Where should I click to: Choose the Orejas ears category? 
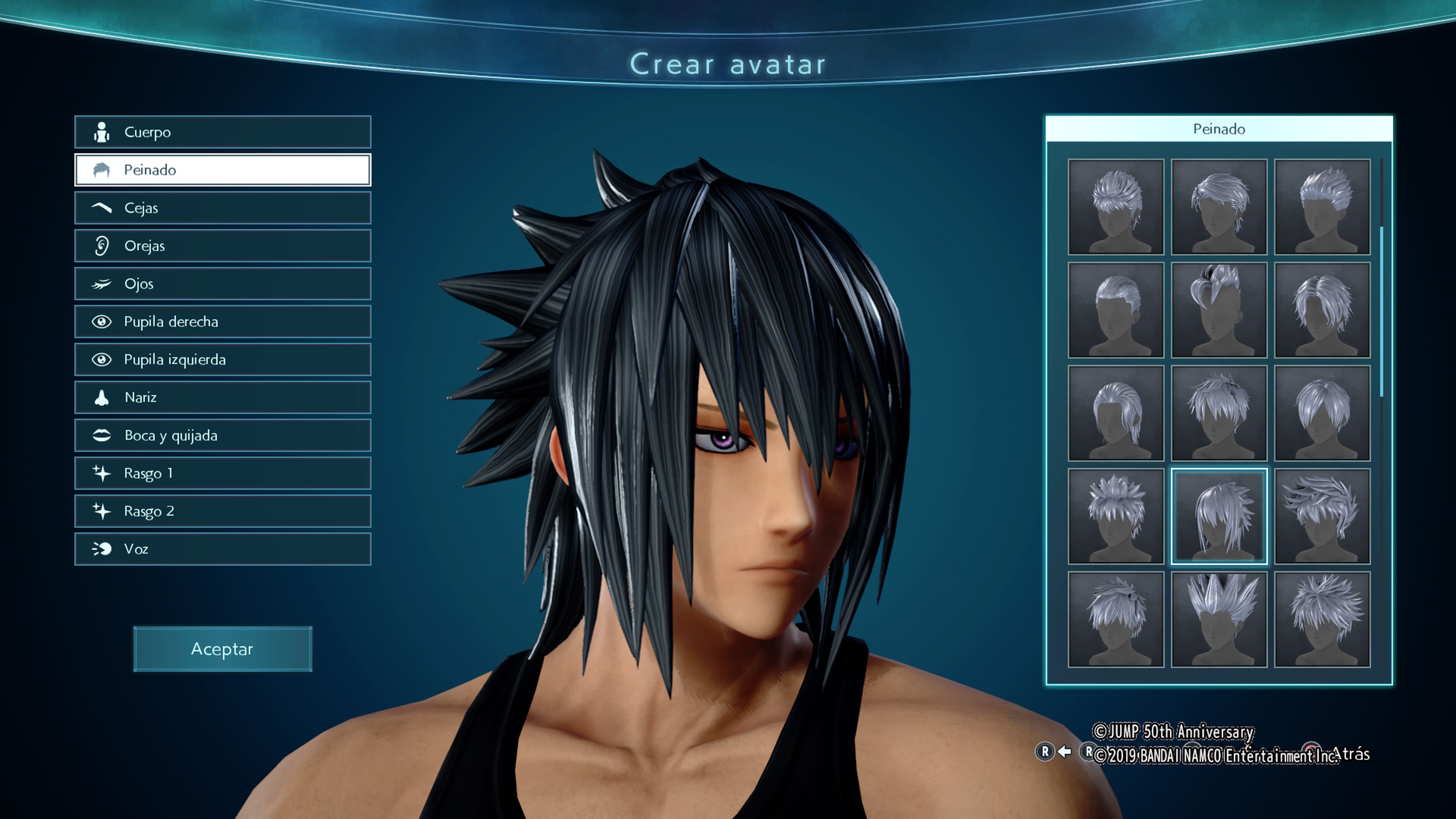223,246
